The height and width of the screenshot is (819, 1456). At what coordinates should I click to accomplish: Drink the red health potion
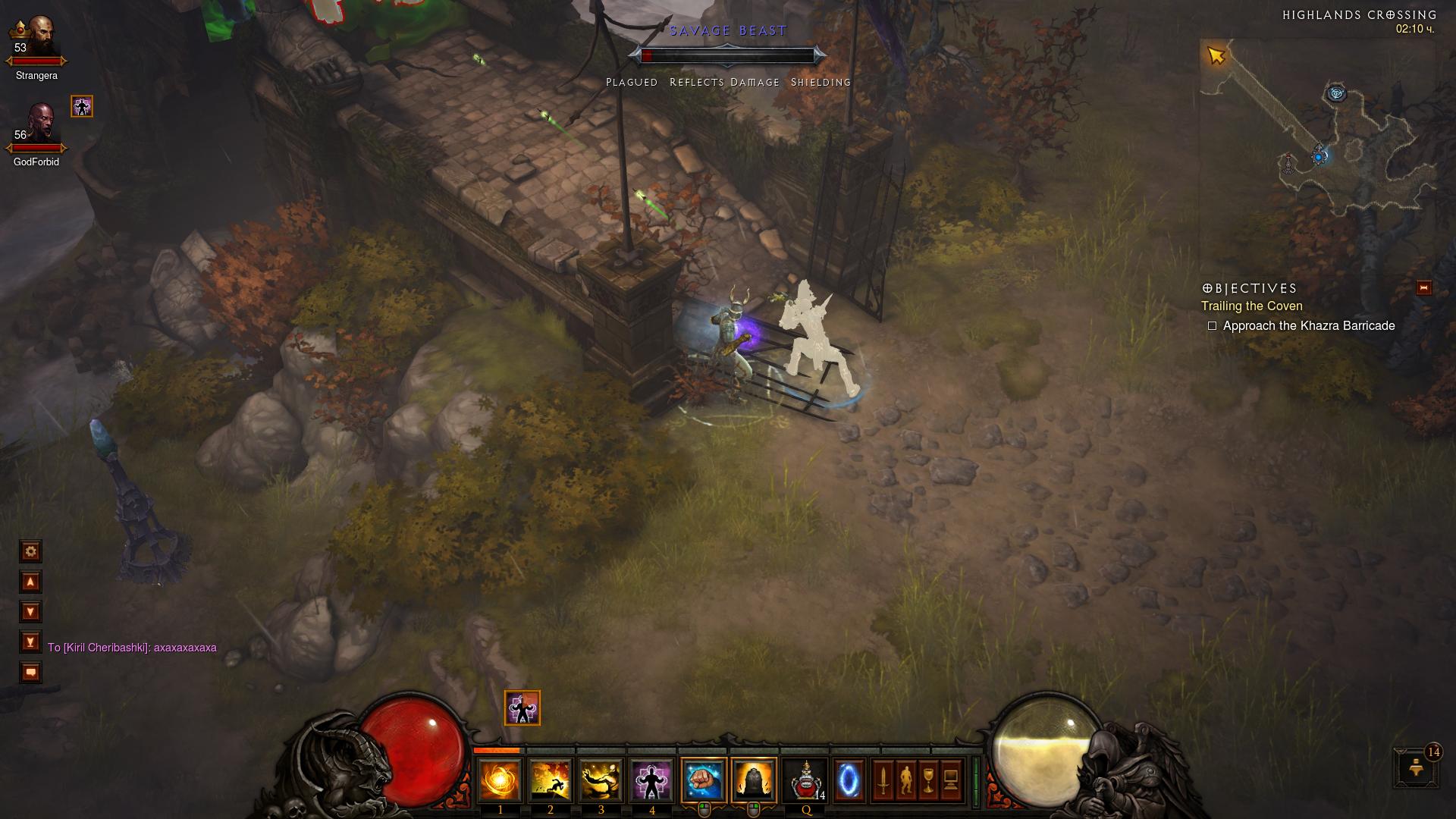pyautogui.click(x=805, y=780)
